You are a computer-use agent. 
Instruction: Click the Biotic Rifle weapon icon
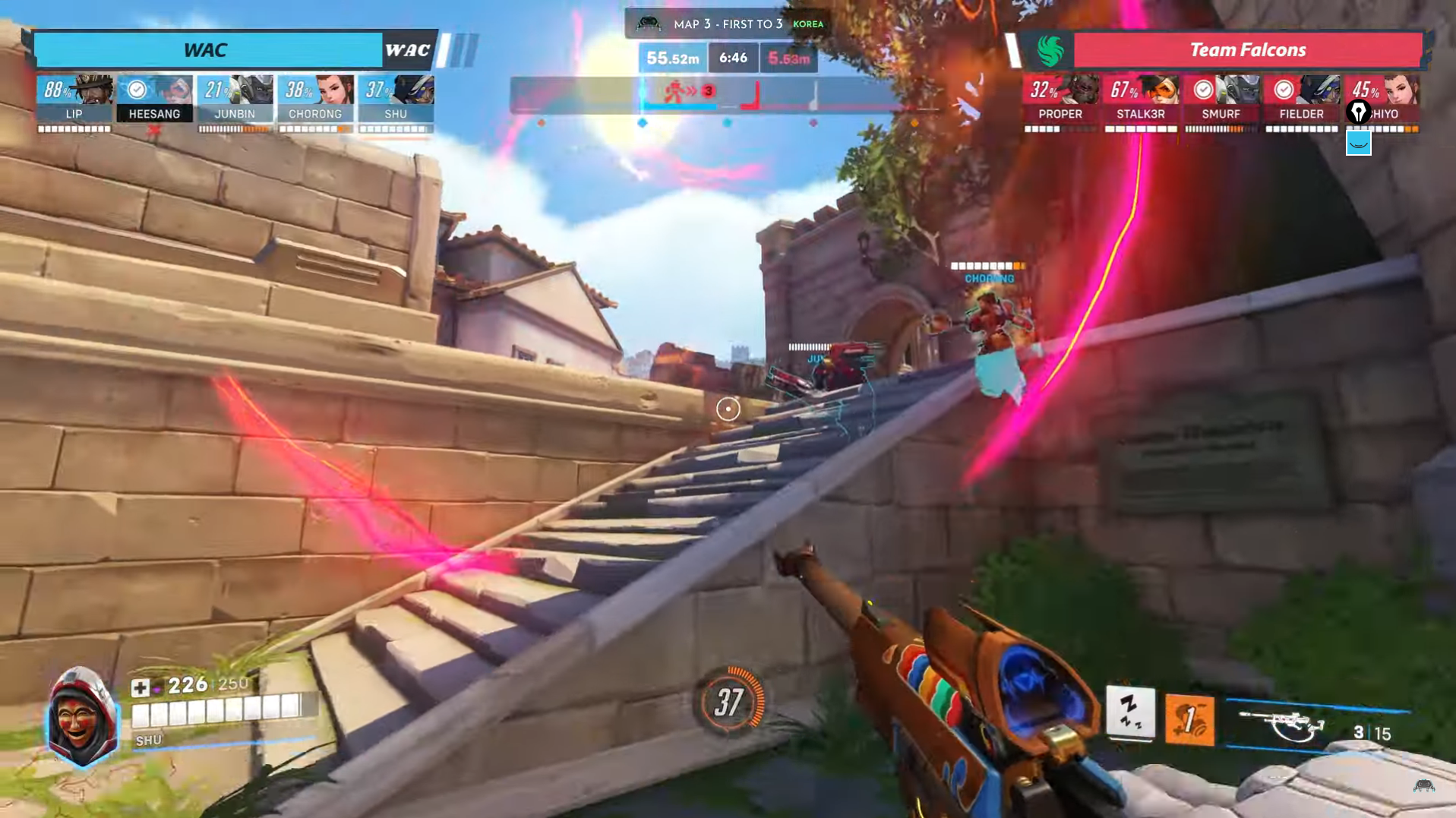pyautogui.click(x=1283, y=726)
